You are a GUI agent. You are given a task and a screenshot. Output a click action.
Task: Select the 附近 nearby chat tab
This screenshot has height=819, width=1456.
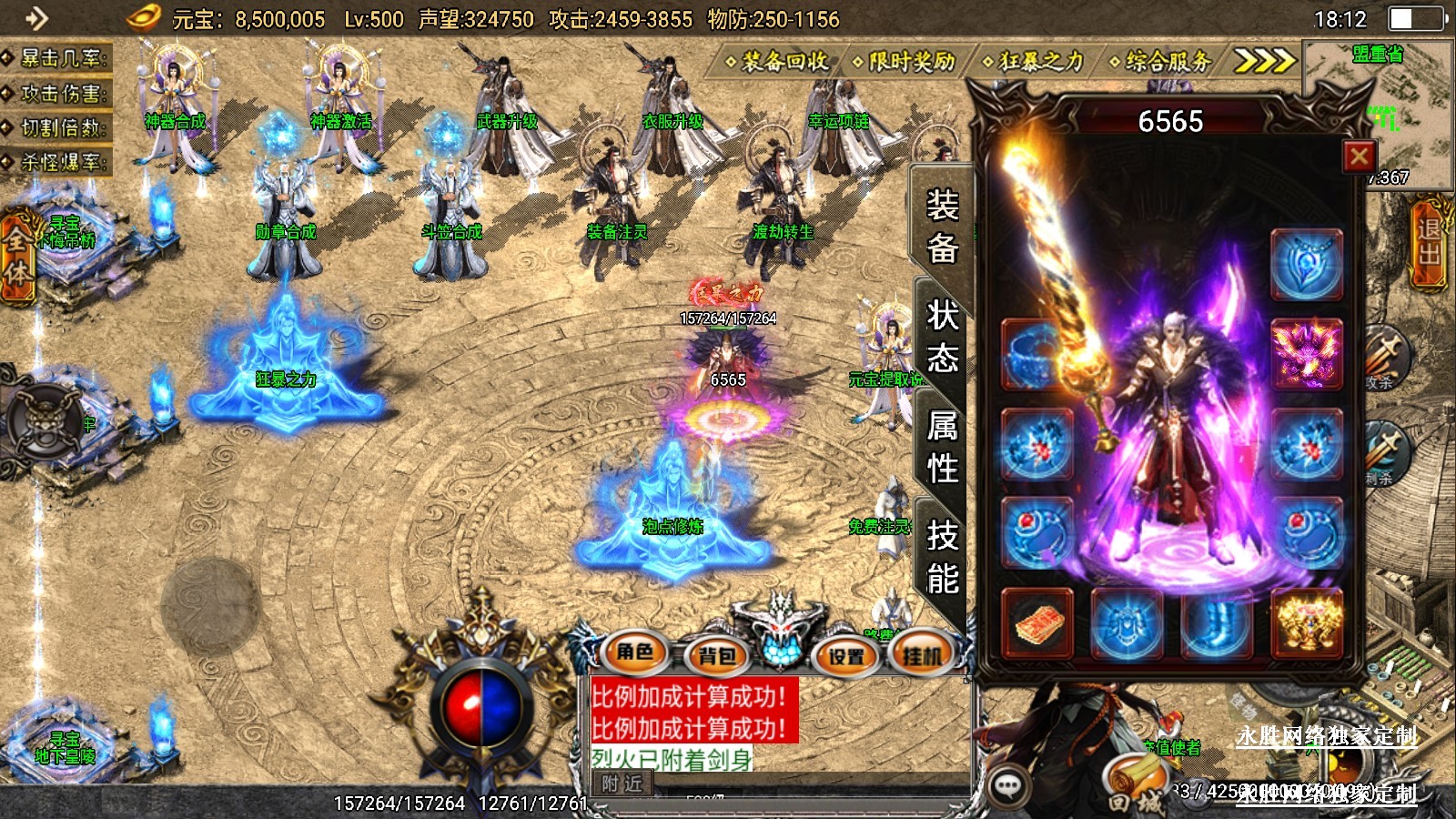tap(622, 784)
